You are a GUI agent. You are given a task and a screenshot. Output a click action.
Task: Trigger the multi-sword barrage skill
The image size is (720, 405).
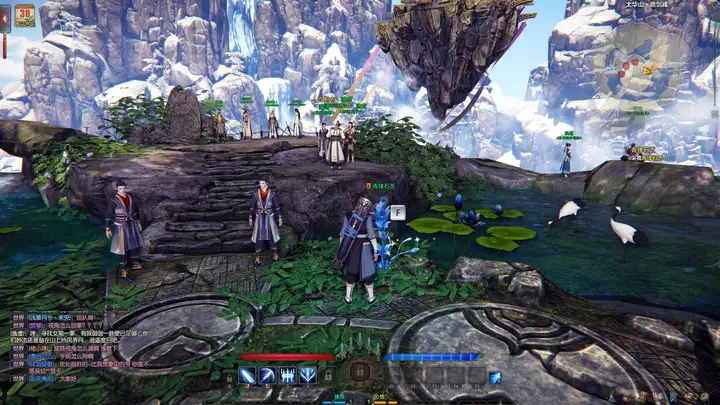point(288,376)
